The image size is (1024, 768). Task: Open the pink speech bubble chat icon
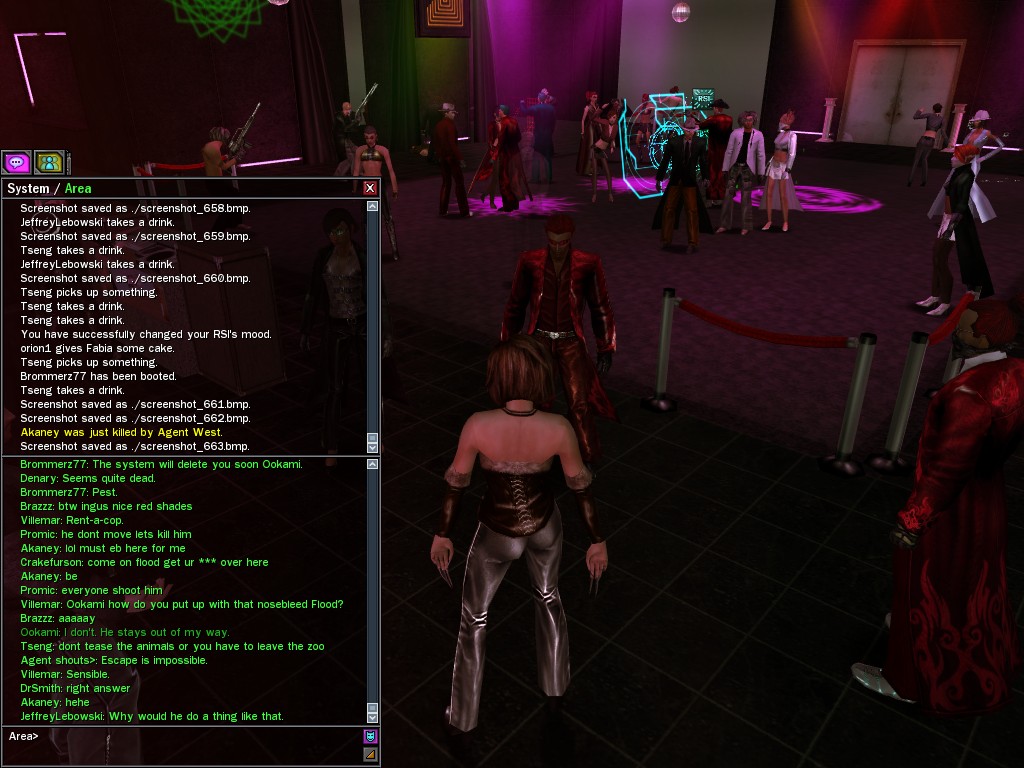tap(16, 161)
